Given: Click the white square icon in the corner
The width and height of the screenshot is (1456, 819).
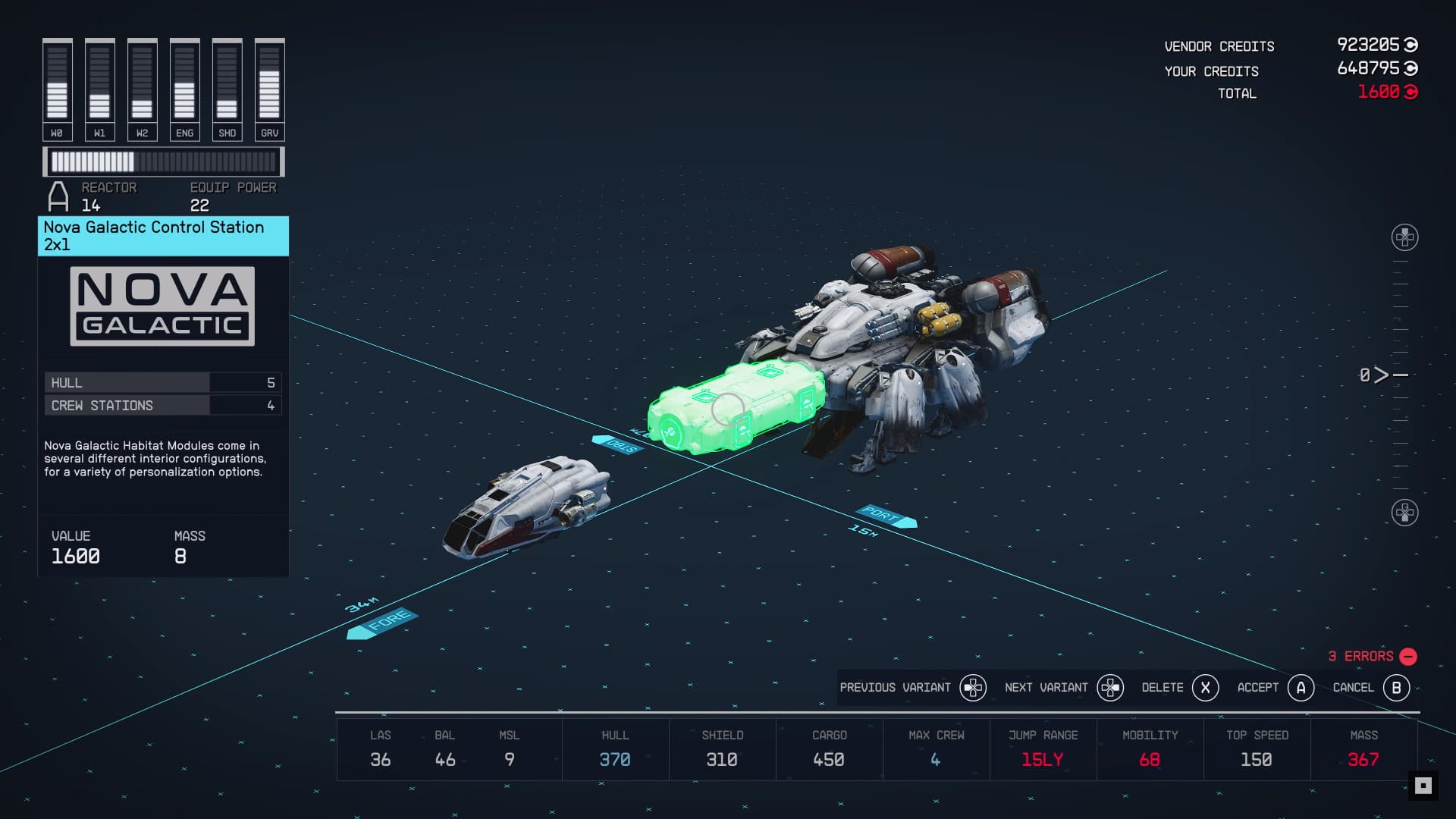Looking at the screenshot, I should pyautogui.click(x=1423, y=786).
